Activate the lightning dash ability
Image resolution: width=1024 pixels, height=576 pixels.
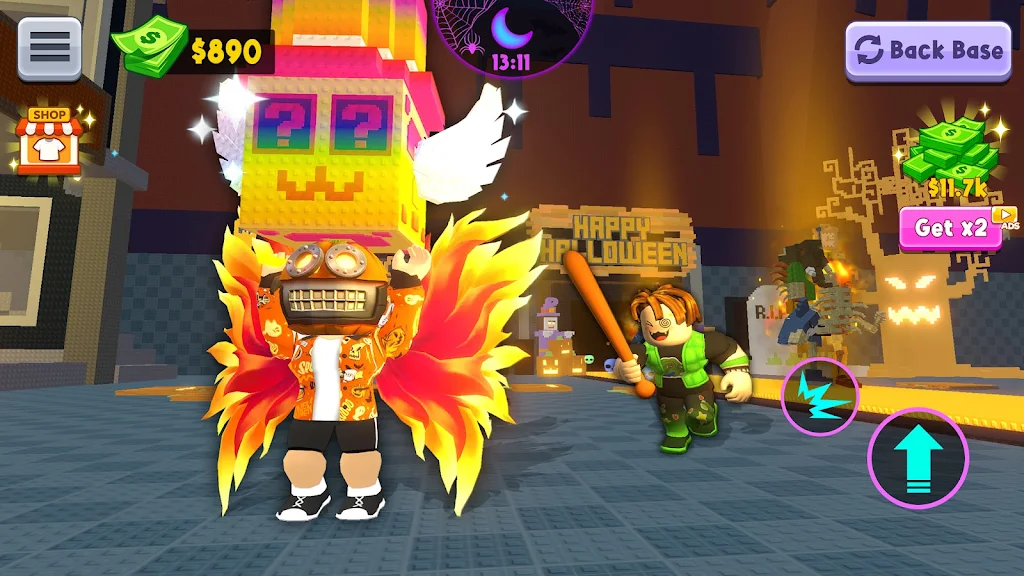click(x=819, y=396)
